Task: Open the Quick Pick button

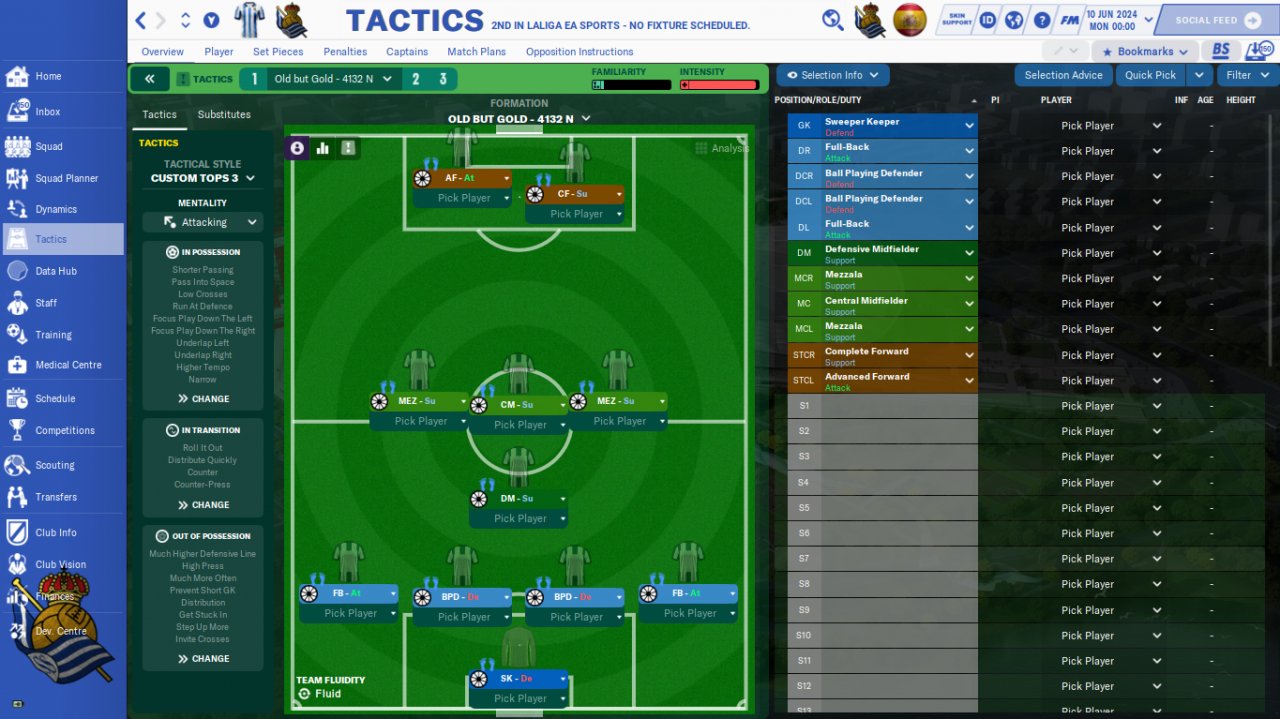Action: point(1150,75)
